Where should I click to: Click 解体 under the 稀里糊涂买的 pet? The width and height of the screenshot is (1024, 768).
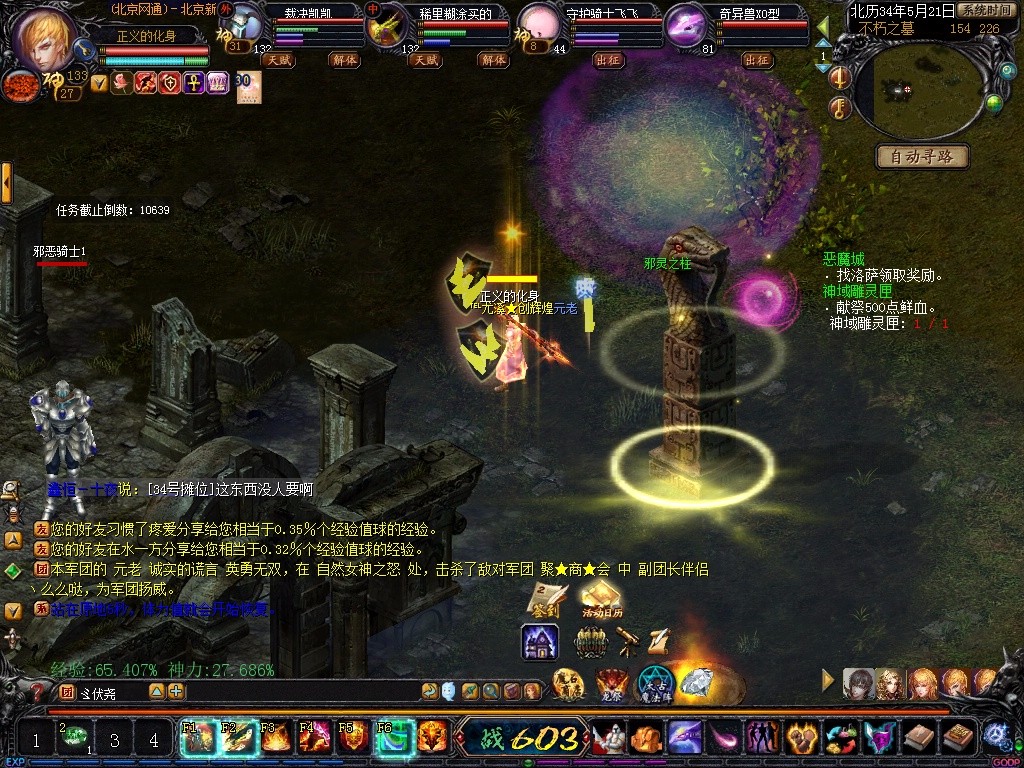click(x=493, y=60)
